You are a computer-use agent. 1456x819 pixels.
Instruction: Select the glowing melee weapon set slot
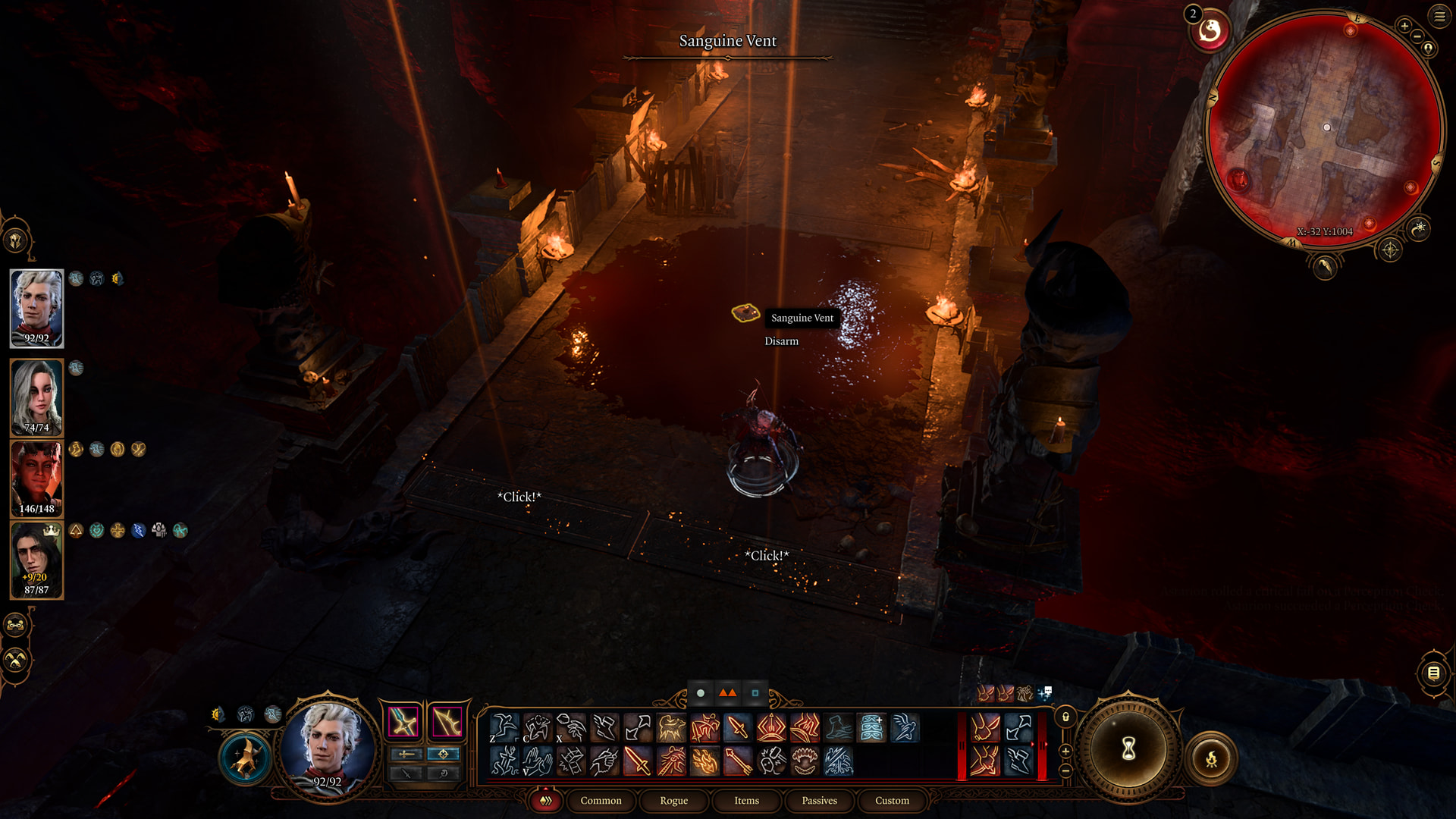[403, 721]
